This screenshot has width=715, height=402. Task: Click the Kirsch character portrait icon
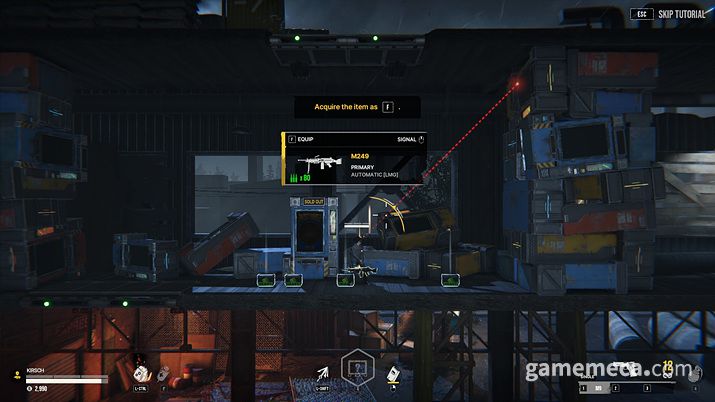tap(15, 376)
